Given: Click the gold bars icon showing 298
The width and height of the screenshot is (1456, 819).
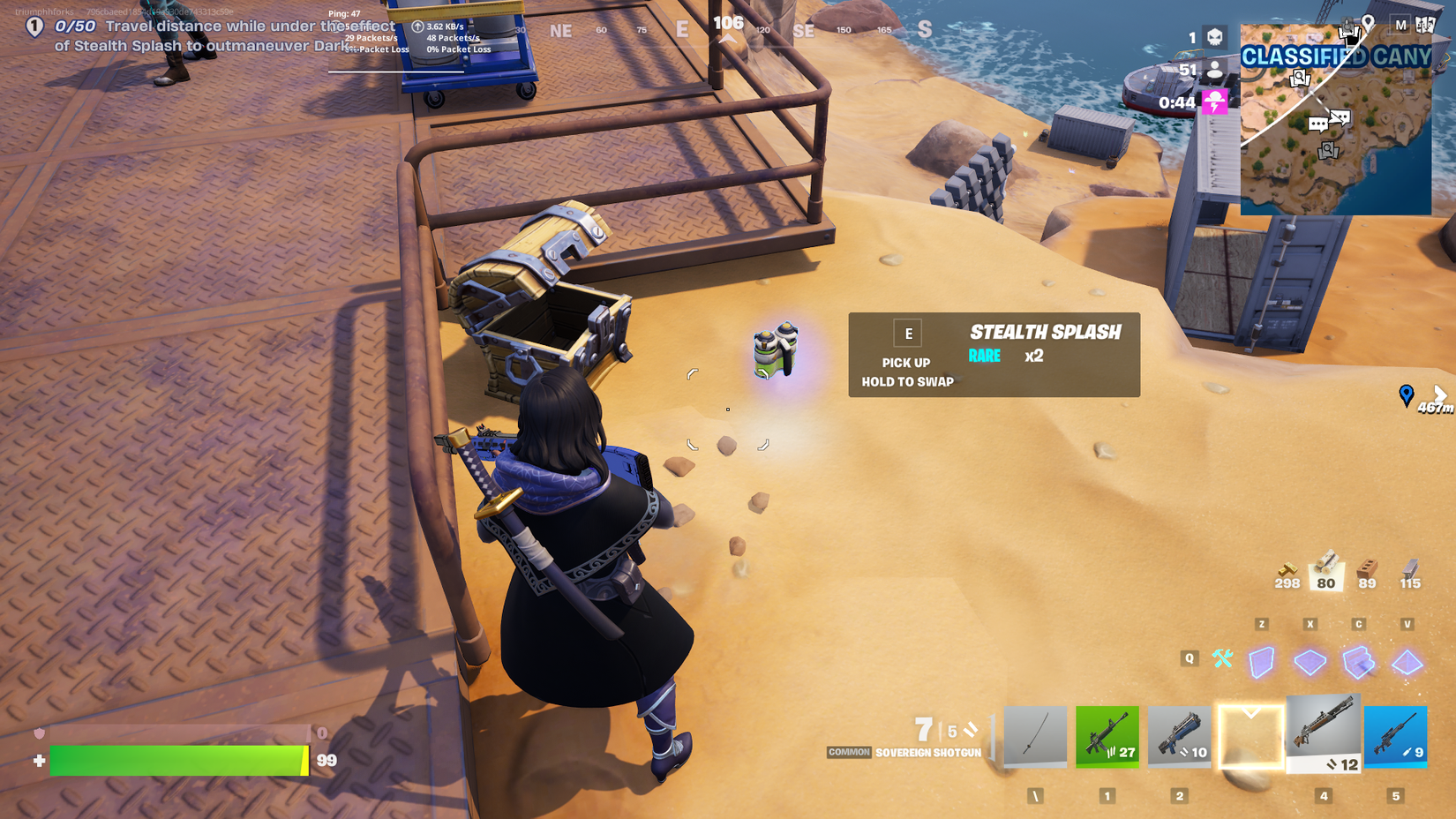Looking at the screenshot, I should coord(1288,570).
